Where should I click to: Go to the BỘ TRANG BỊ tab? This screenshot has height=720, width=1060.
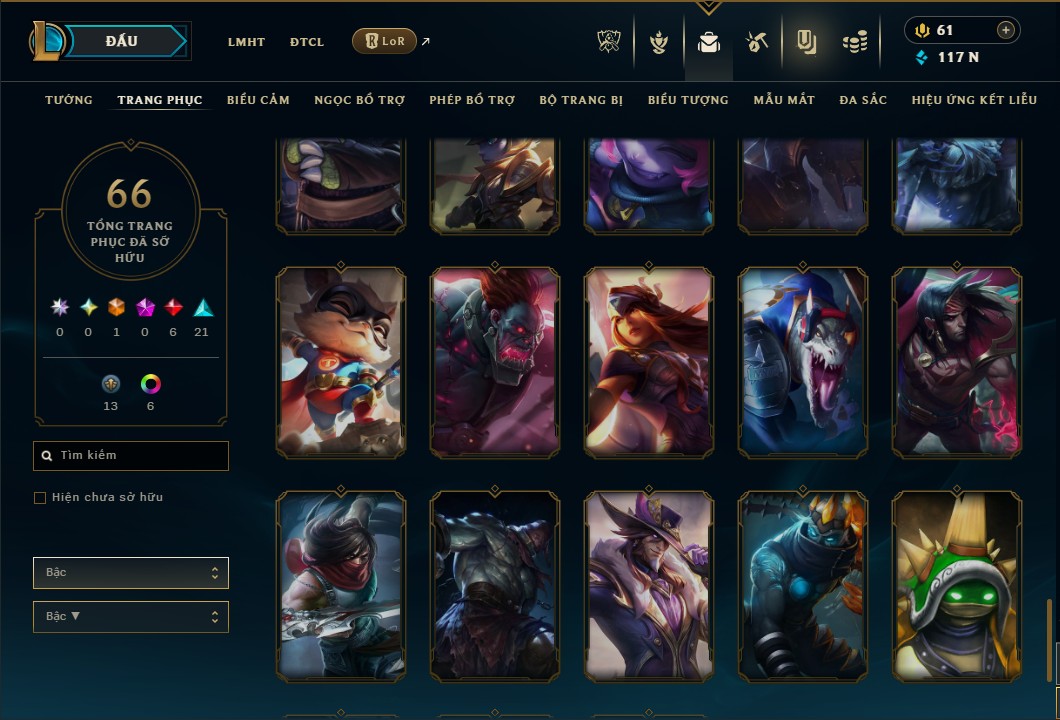point(581,100)
